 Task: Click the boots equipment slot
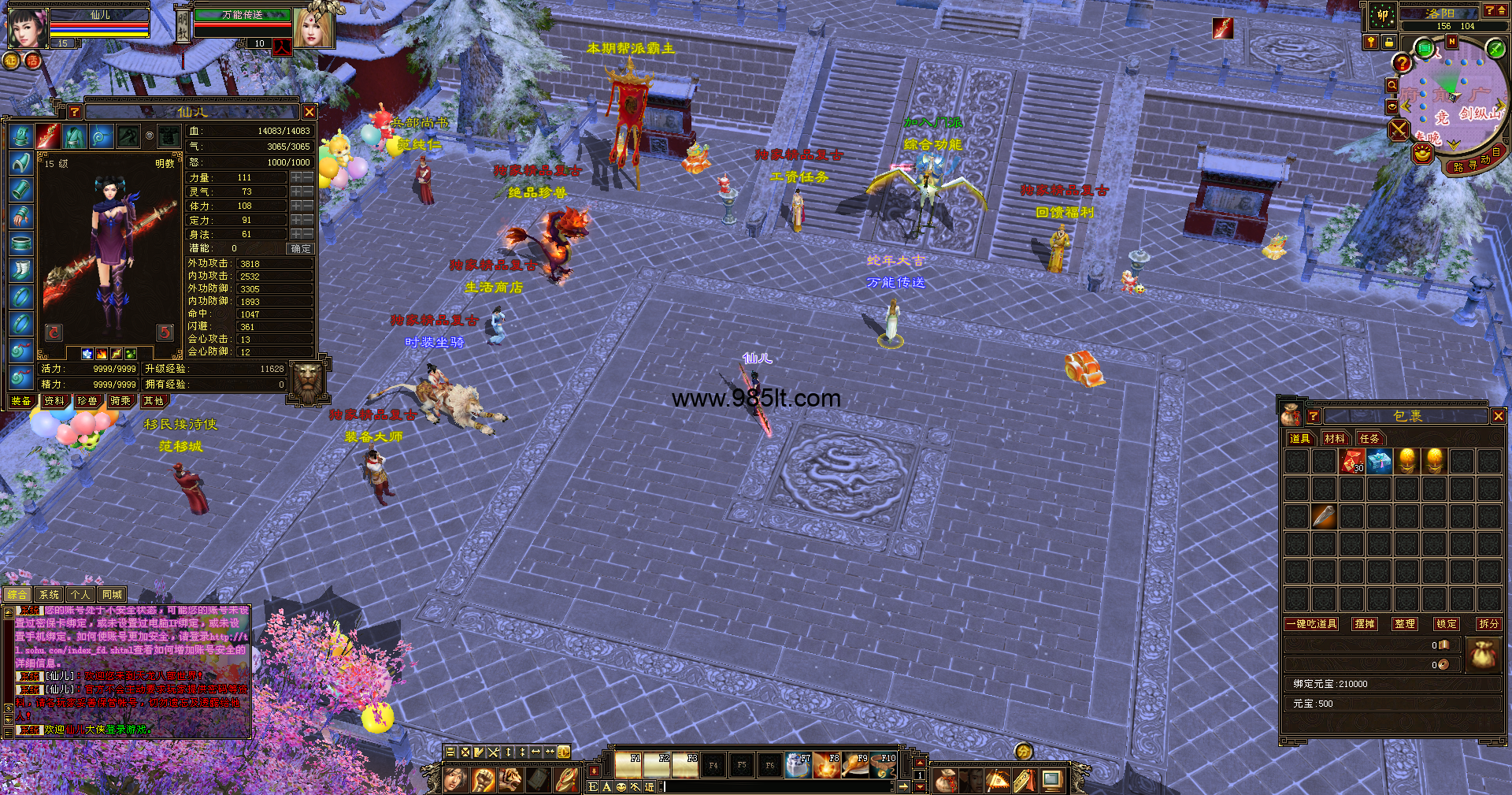coord(21,270)
